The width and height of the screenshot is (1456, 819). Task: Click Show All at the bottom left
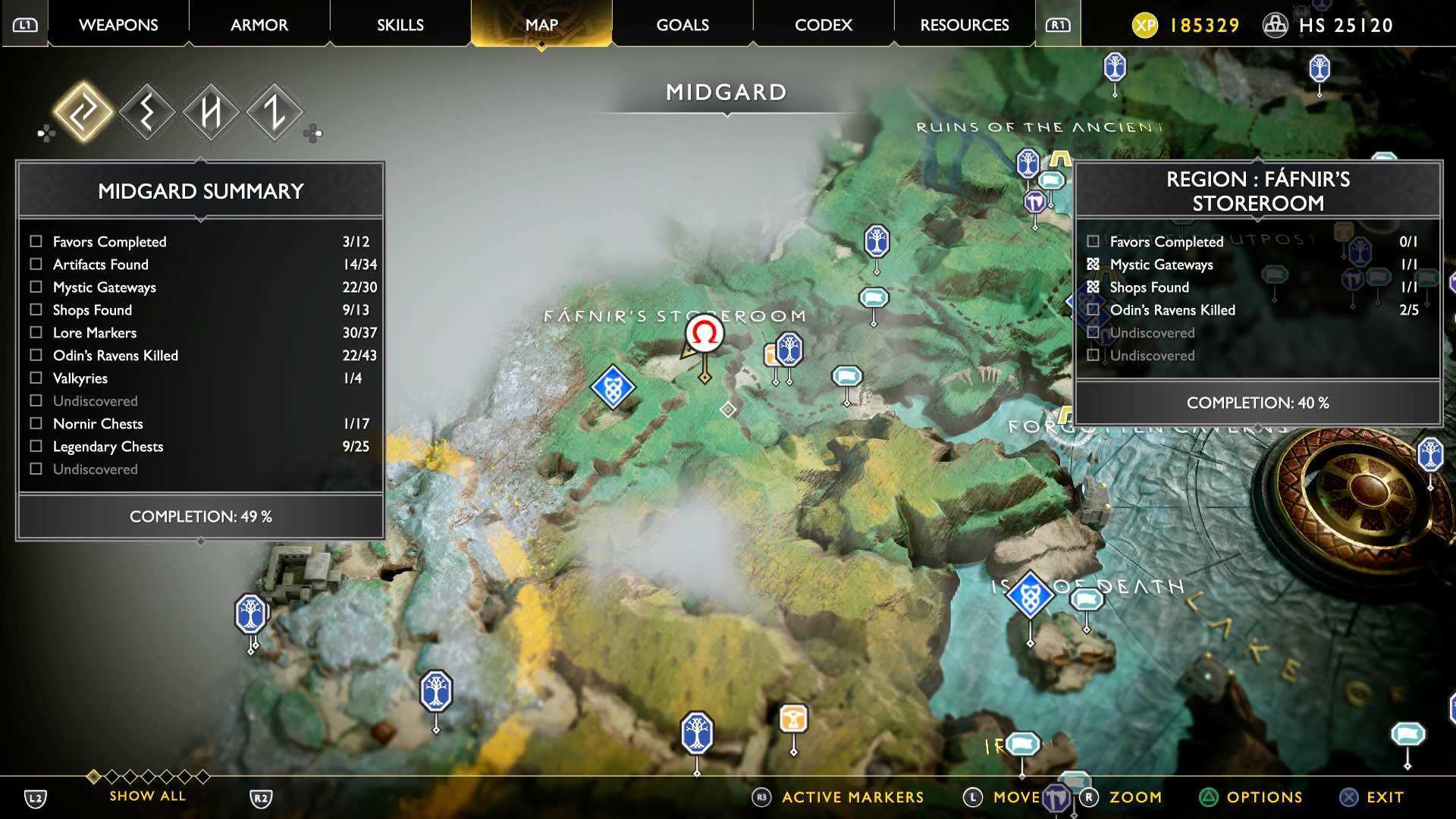point(147,795)
